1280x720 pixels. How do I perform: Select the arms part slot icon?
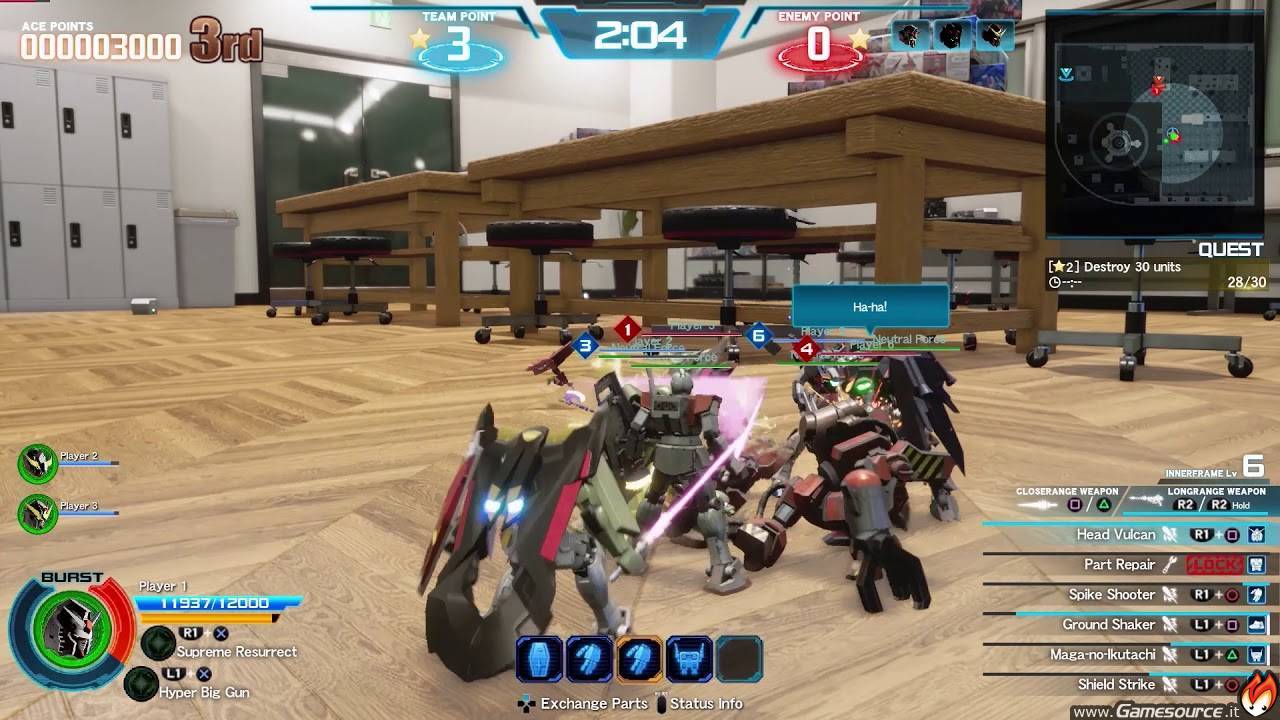(x=590, y=658)
